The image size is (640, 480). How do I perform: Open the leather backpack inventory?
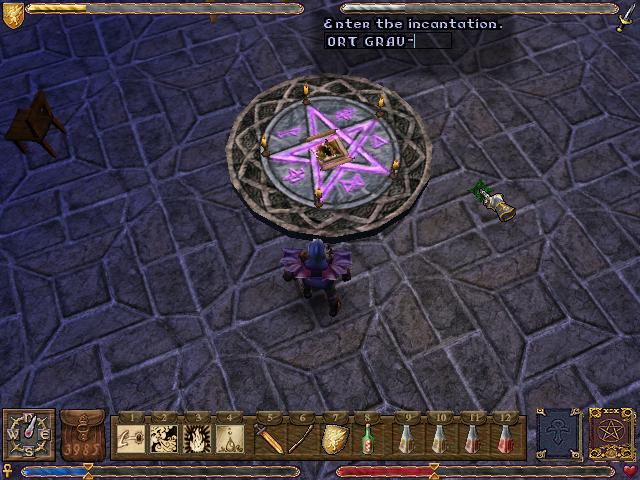[83, 435]
